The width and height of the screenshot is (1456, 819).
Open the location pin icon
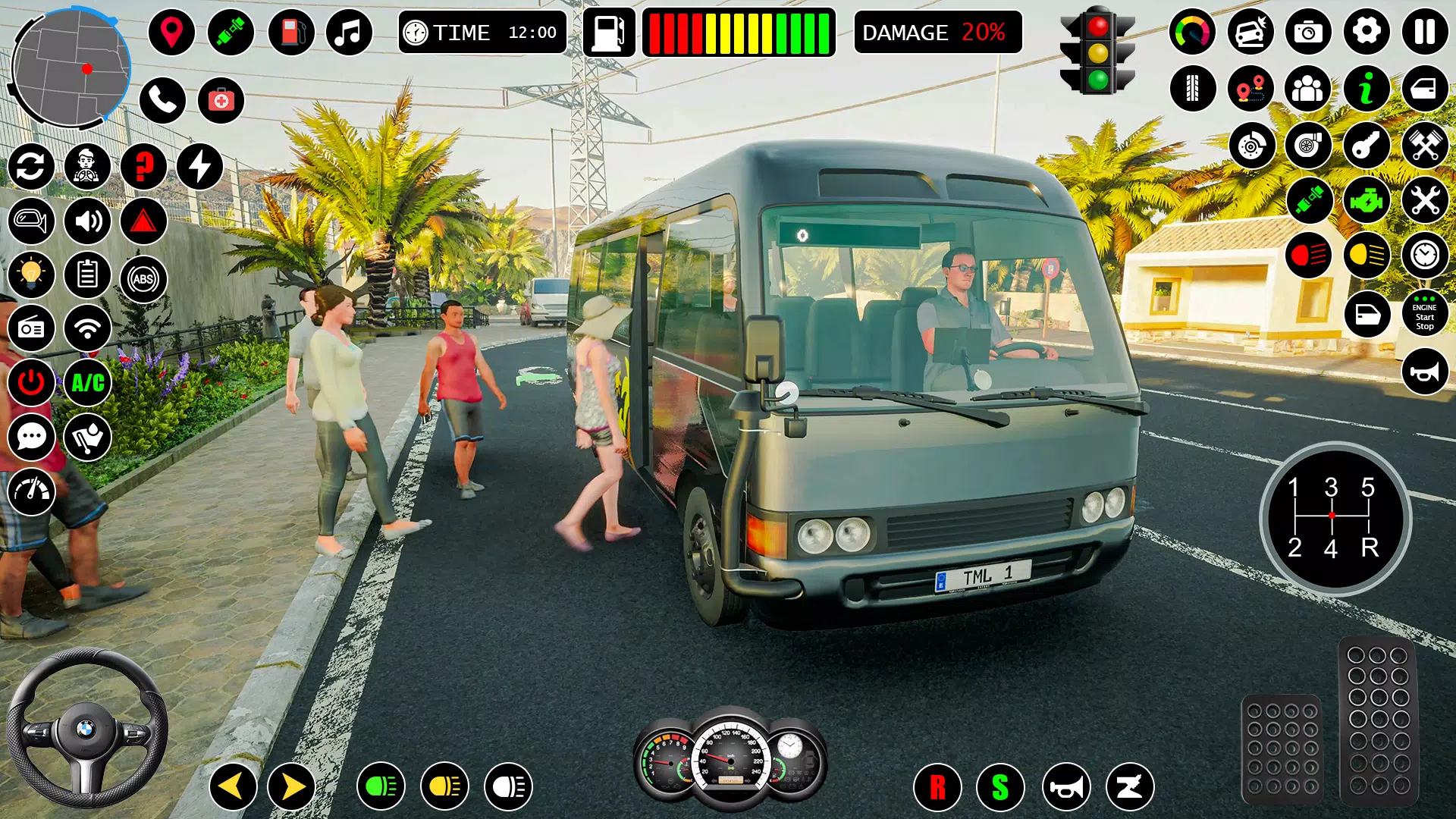(x=171, y=33)
